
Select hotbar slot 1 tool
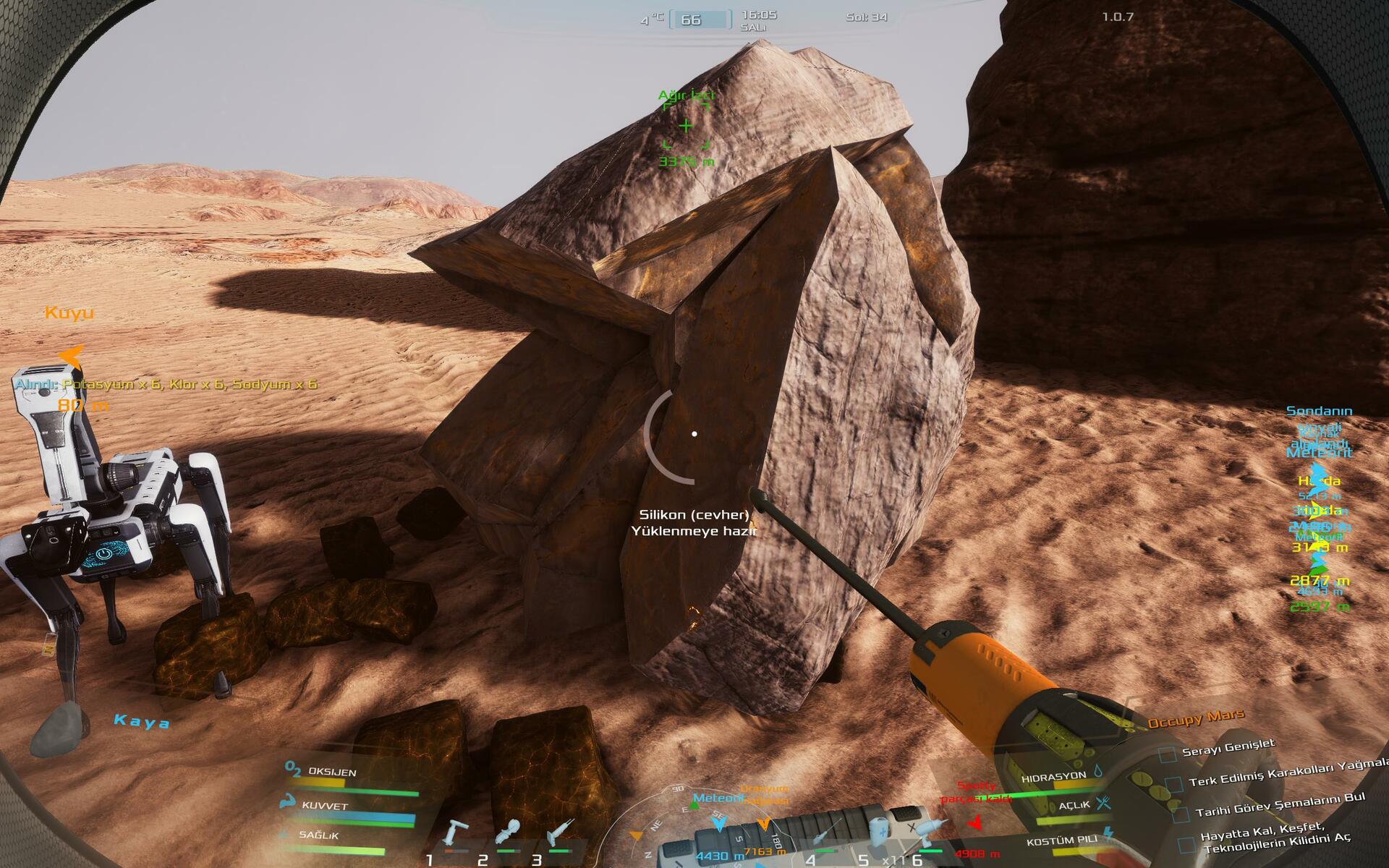click(x=456, y=833)
